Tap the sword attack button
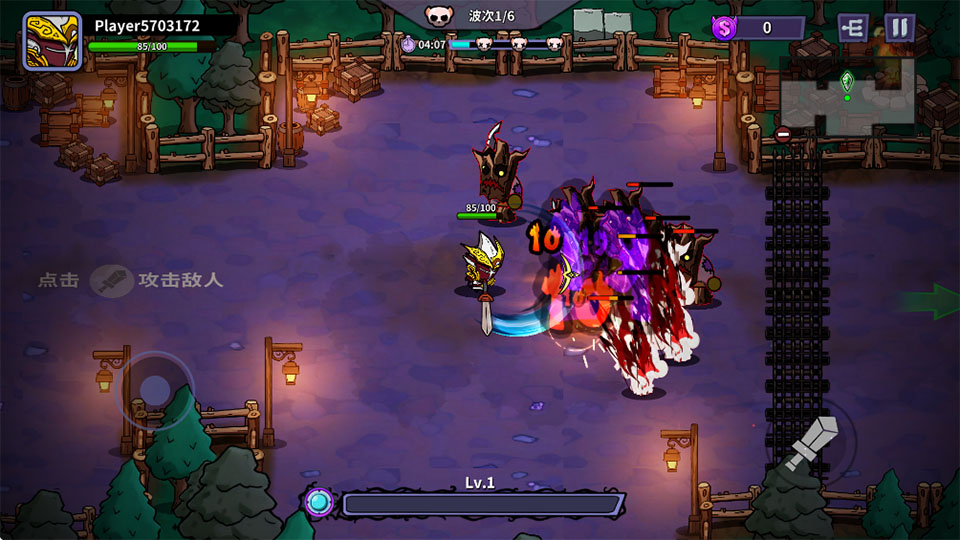 (812, 445)
